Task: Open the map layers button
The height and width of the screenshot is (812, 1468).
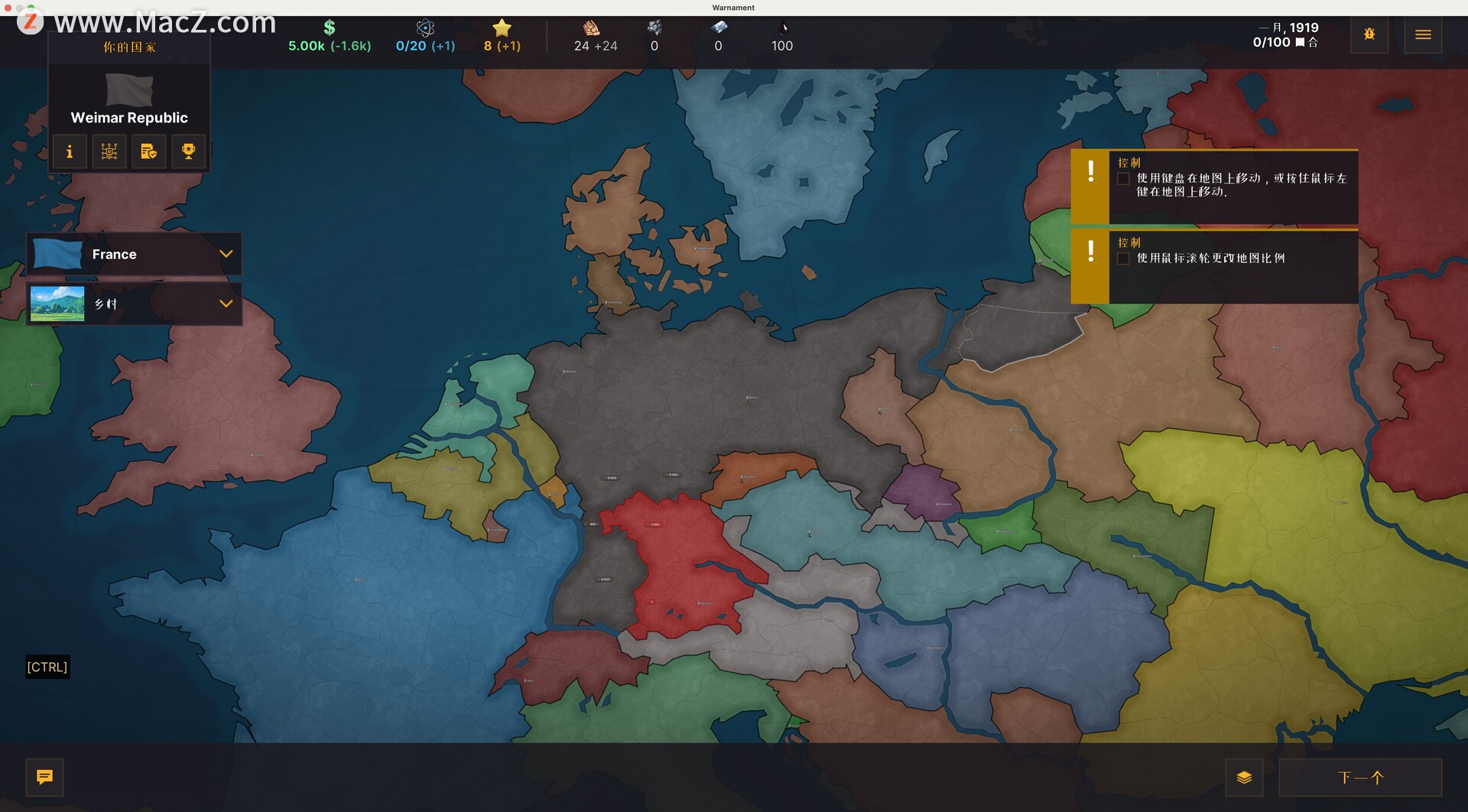Action: [x=1244, y=778]
